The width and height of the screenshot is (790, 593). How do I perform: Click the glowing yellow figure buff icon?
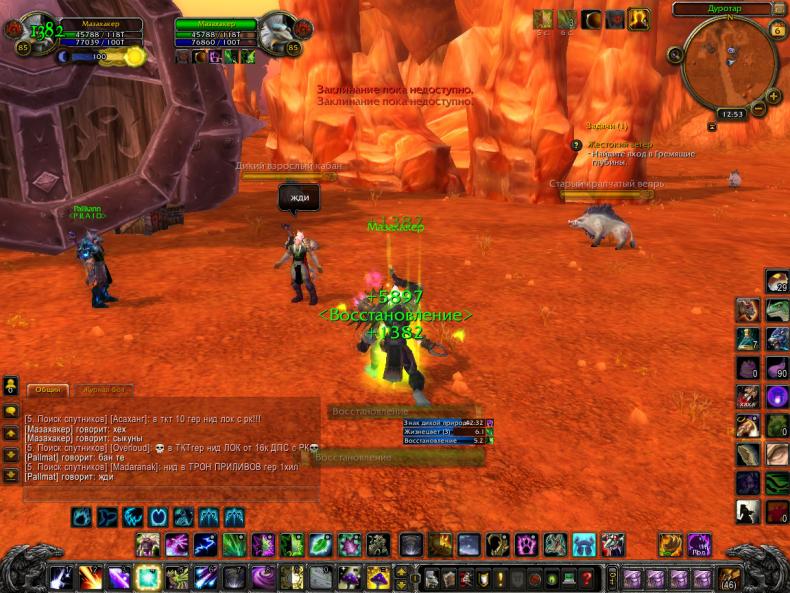[x=638, y=19]
